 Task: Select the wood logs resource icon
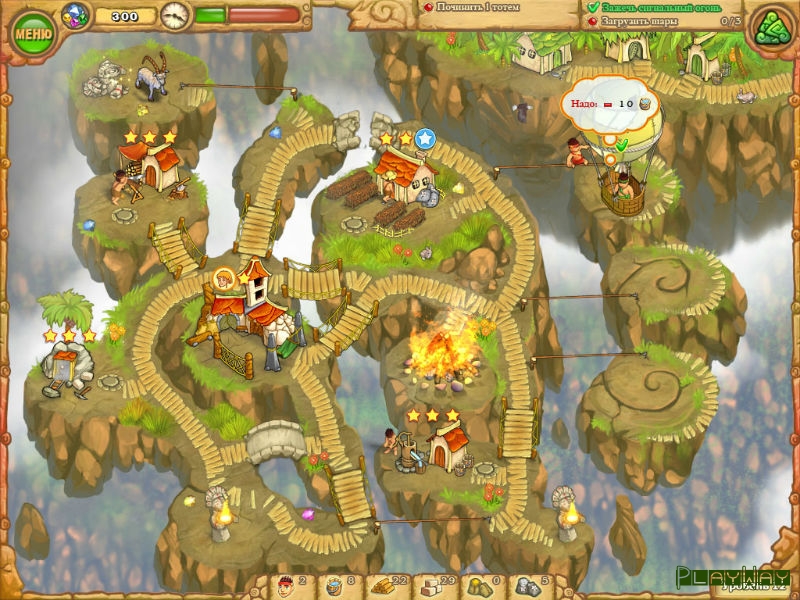coord(384,583)
